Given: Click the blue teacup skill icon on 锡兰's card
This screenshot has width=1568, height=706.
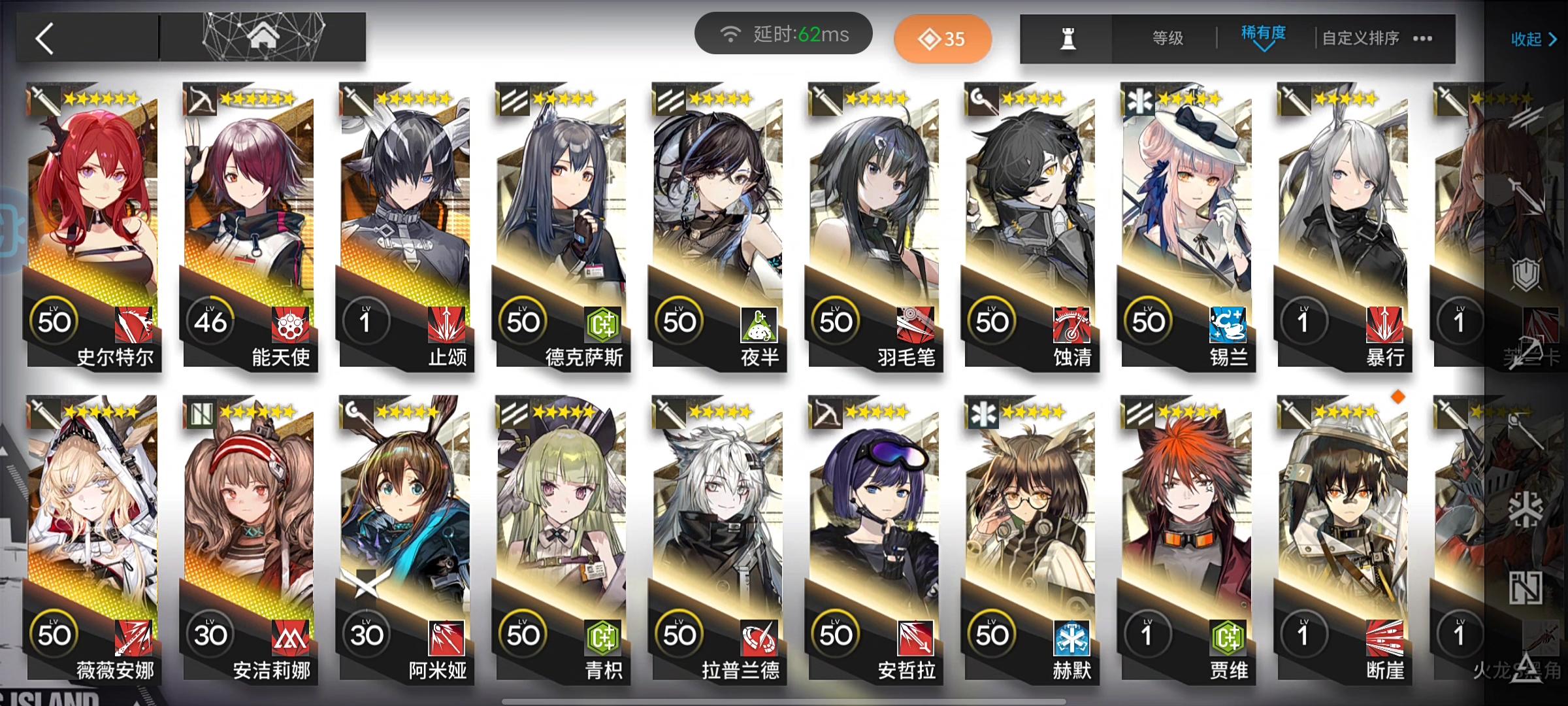Looking at the screenshot, I should [x=1227, y=325].
